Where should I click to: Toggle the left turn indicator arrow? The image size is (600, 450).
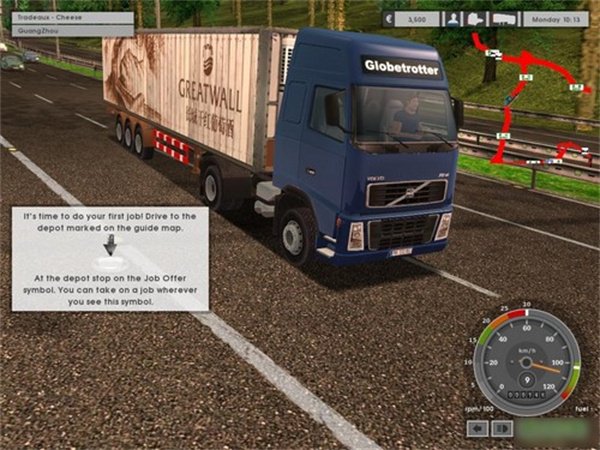(478, 428)
